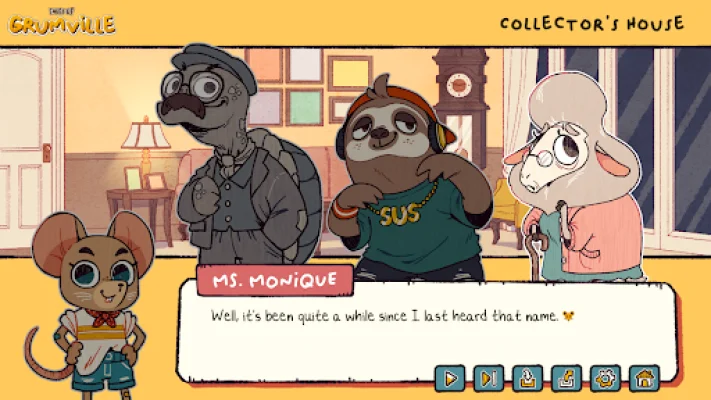
Task: Click the play (auto-advance) dialogue button
Action: tap(450, 379)
